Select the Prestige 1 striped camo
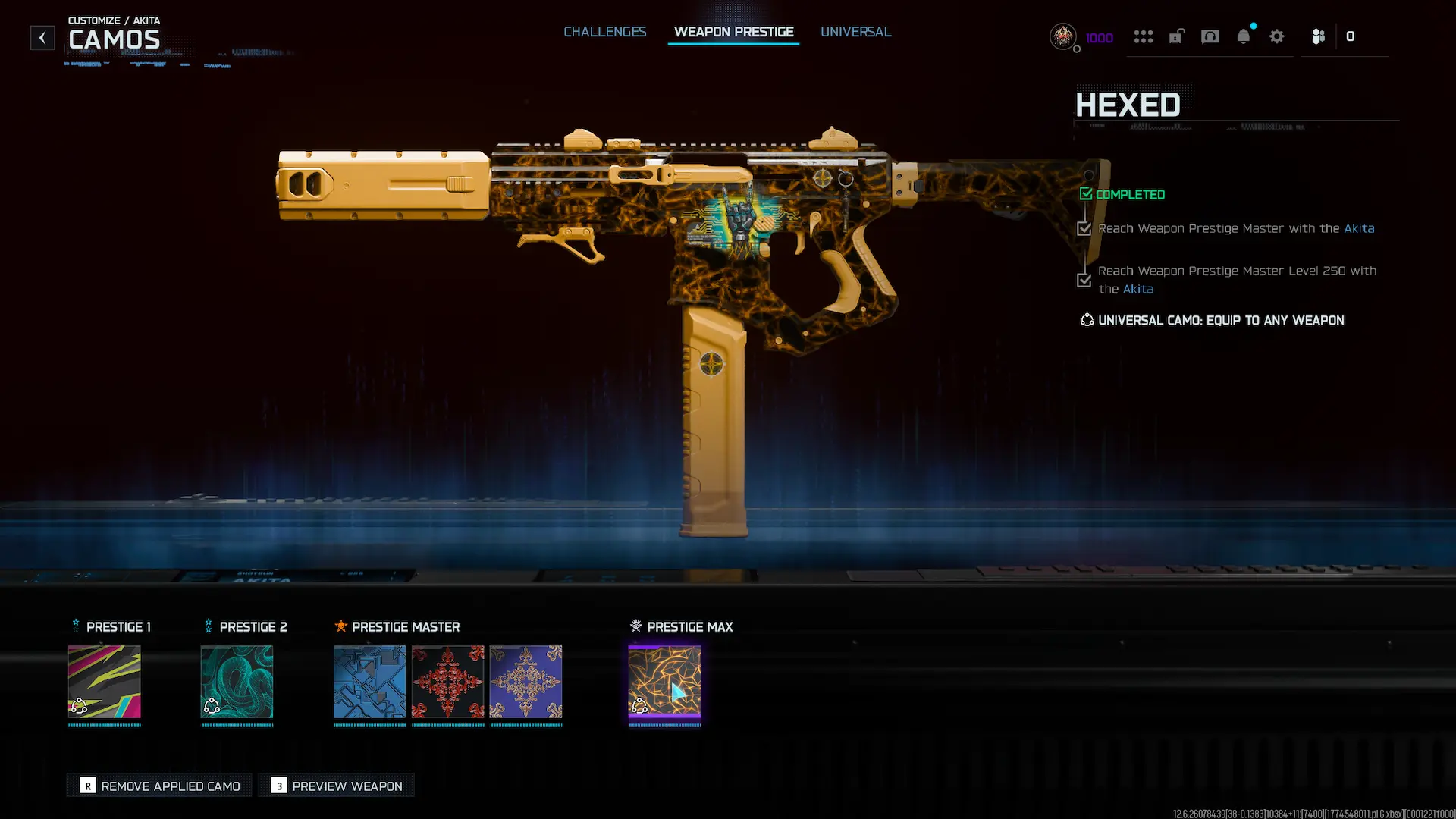The height and width of the screenshot is (819, 1456). point(105,682)
